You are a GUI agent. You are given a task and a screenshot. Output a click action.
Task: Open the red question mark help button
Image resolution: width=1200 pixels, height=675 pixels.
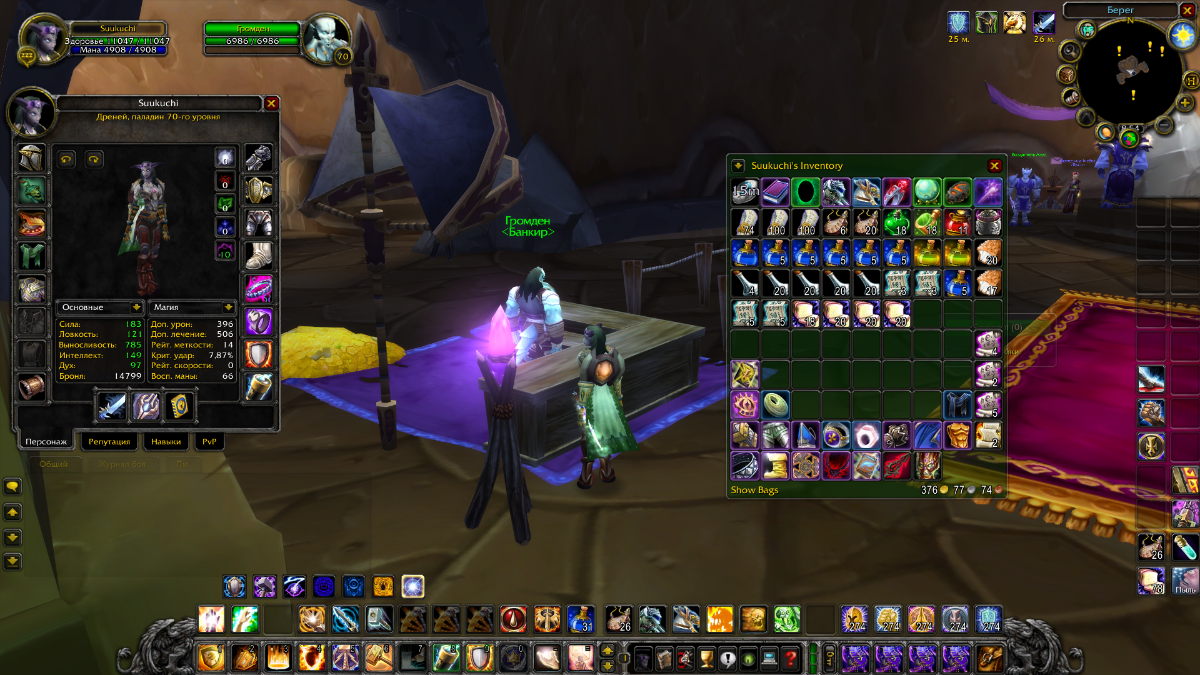[x=790, y=658]
